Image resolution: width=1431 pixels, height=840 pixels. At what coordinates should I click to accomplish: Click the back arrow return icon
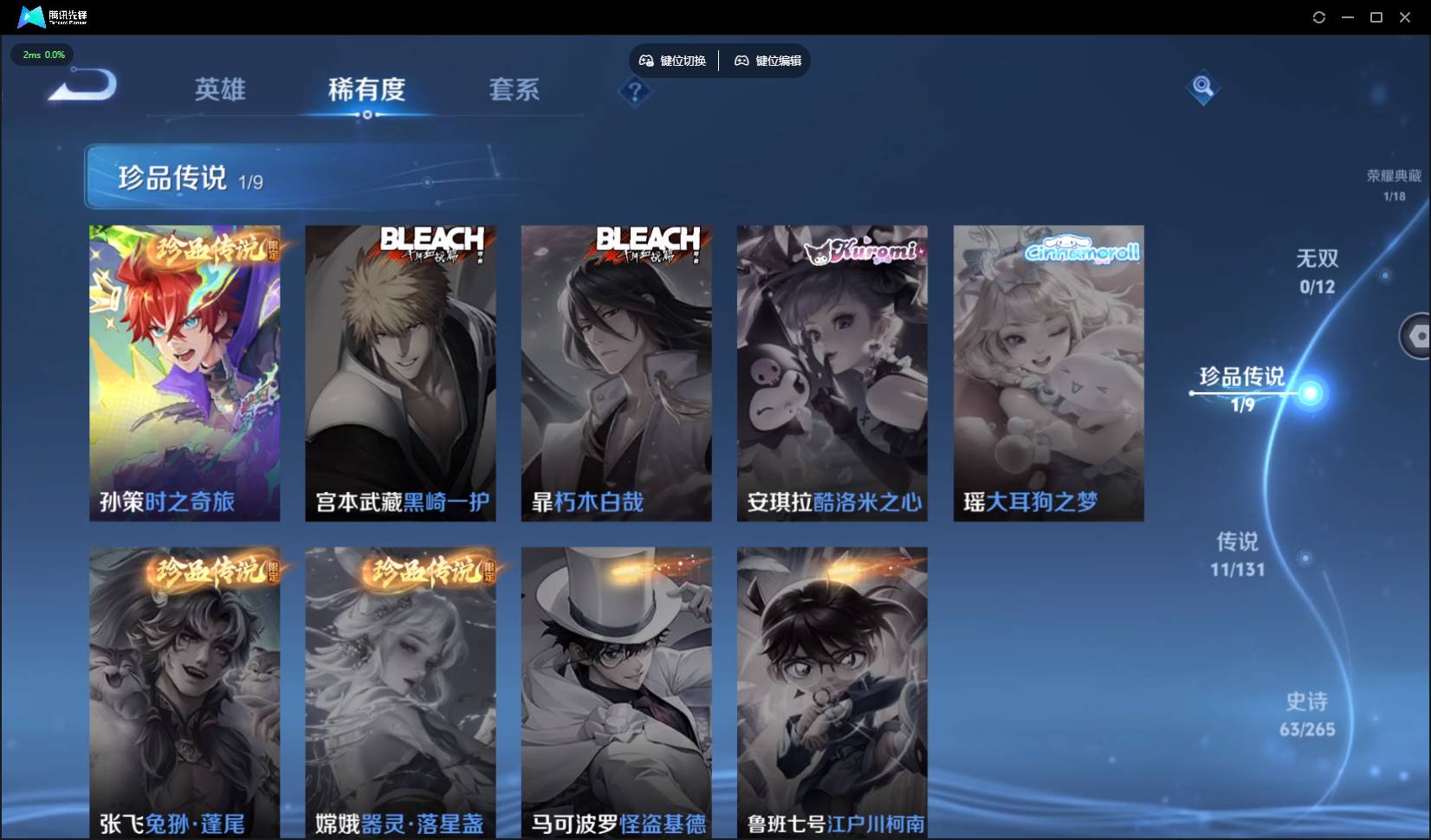click(x=81, y=86)
